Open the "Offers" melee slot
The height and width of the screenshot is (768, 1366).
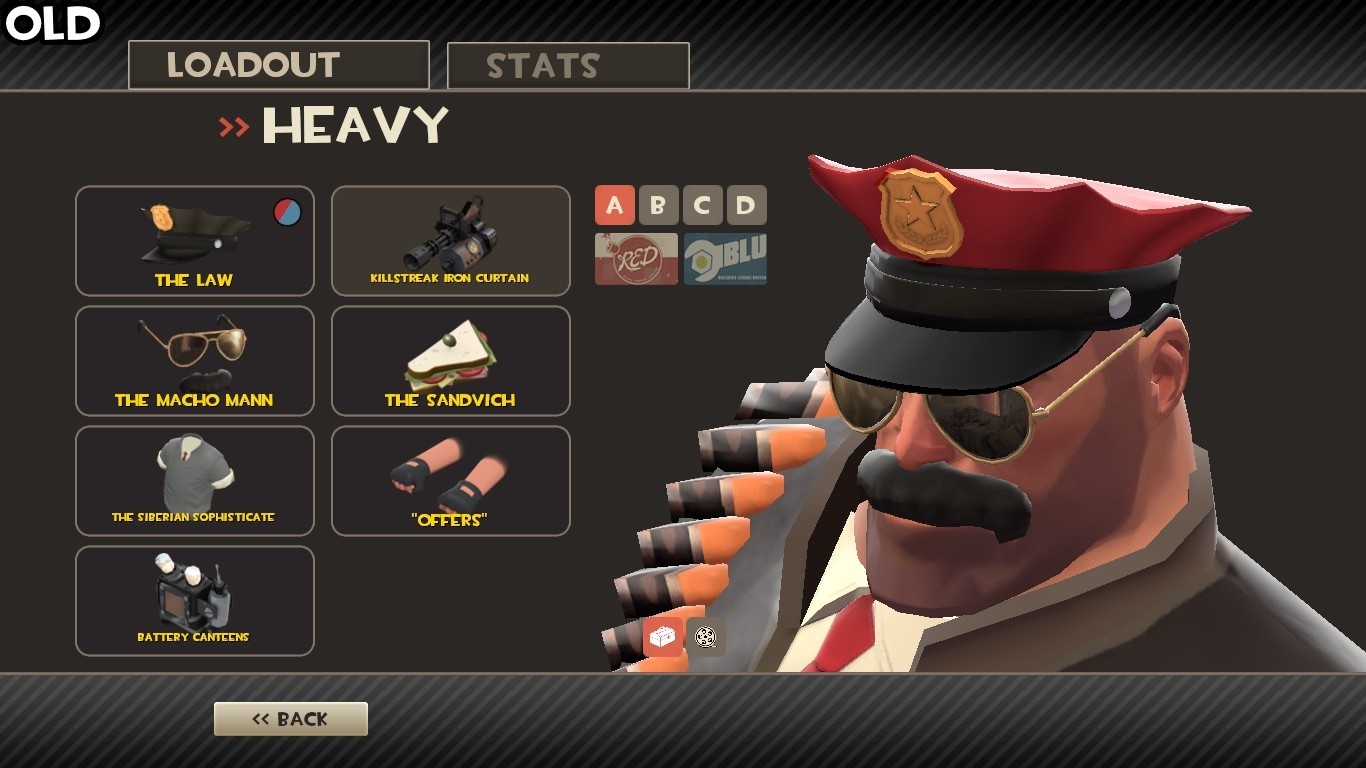tap(450, 480)
